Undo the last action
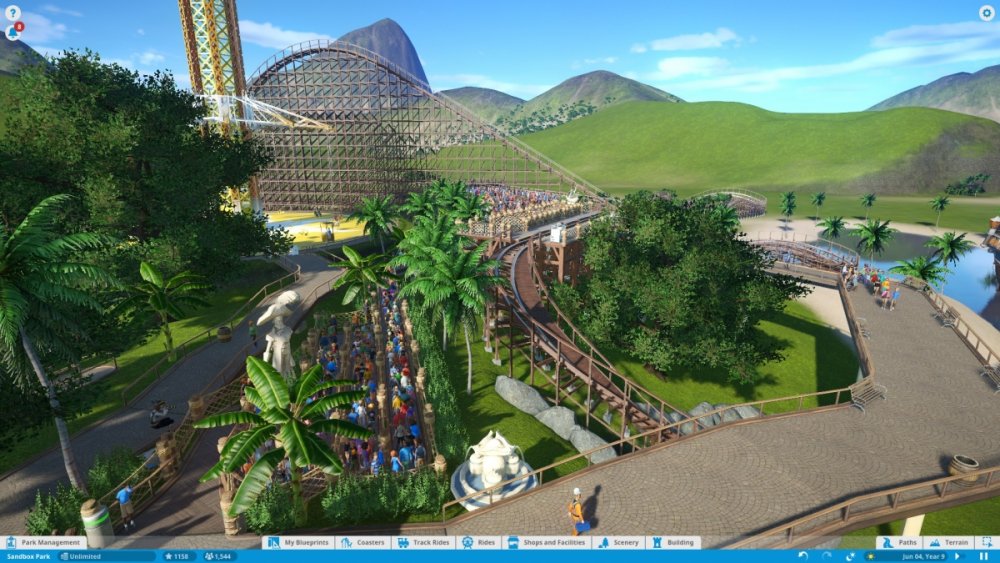 803,556
